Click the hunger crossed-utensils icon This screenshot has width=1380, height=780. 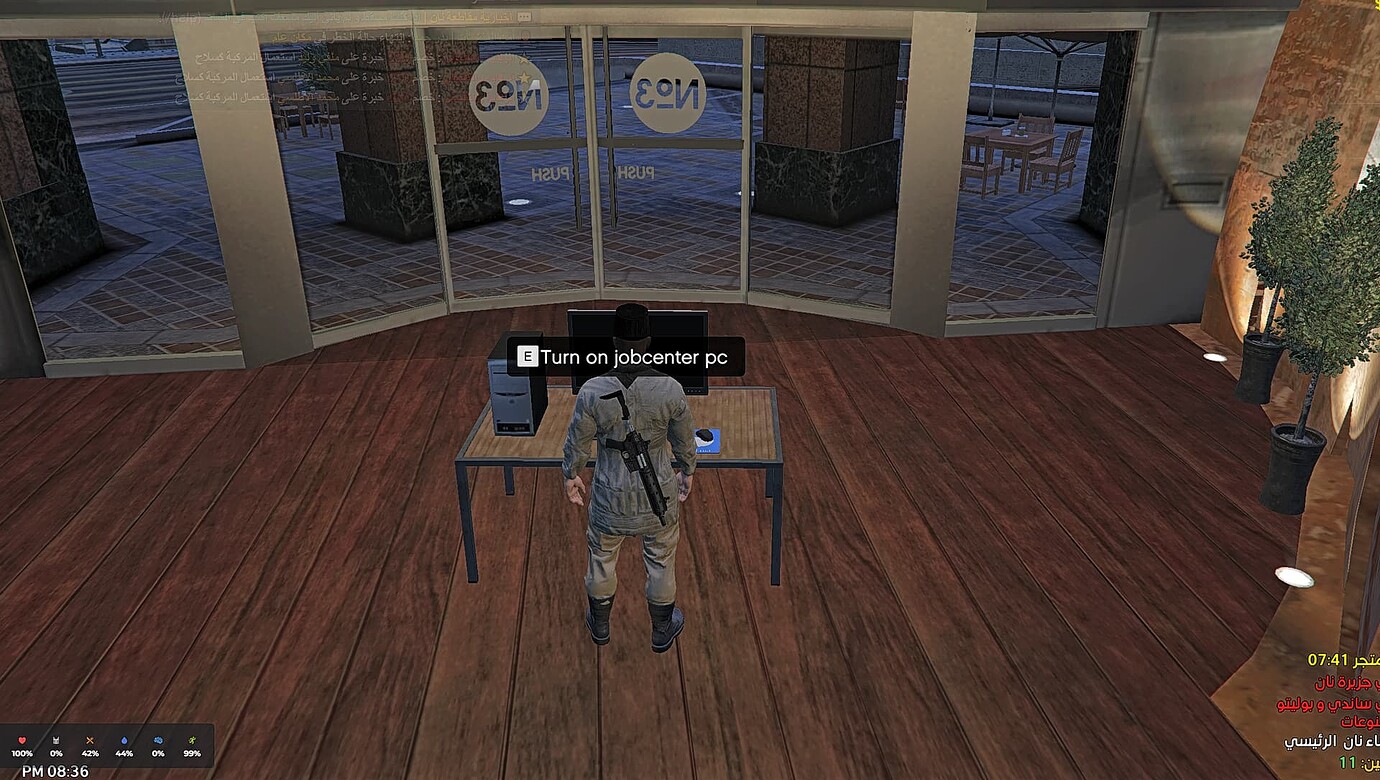click(x=90, y=740)
